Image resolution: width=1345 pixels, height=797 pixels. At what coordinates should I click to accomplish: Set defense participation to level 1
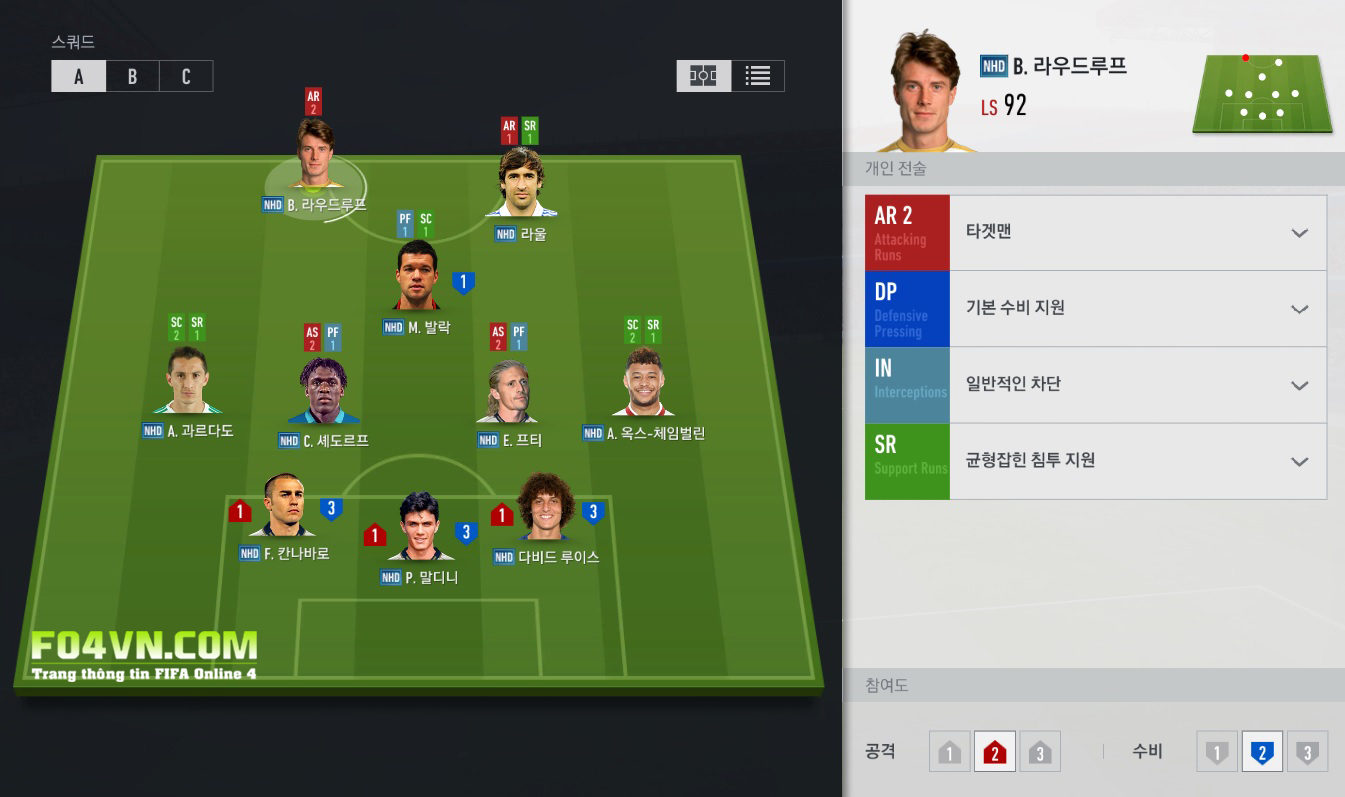coord(1217,752)
